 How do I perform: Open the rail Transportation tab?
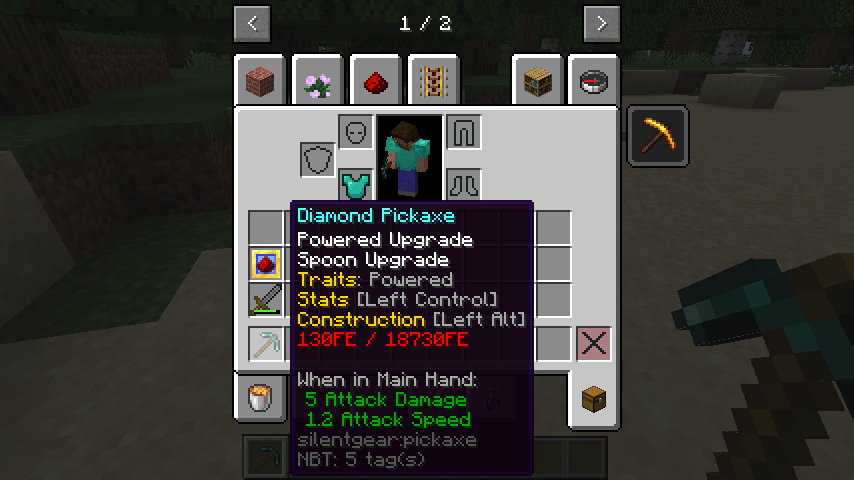pos(434,82)
